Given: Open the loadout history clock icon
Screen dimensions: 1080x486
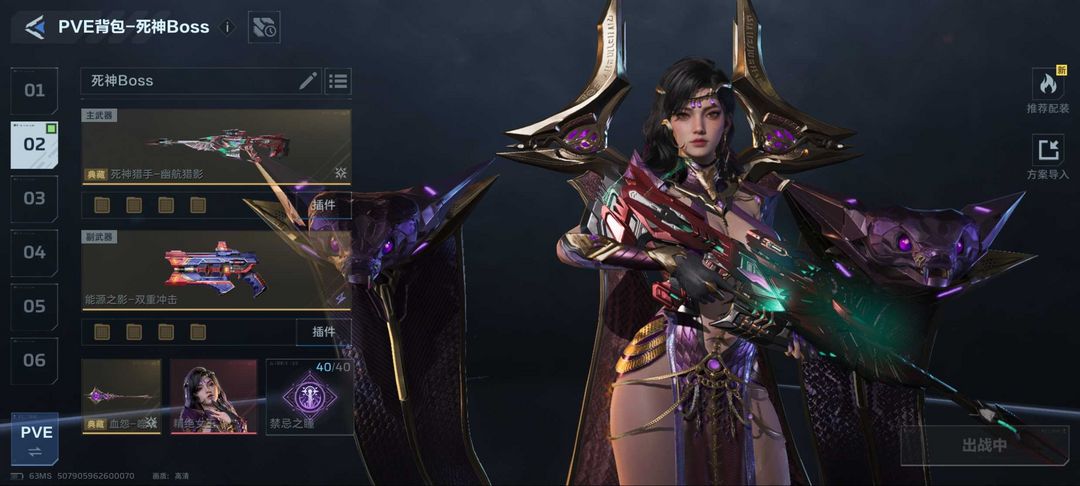Looking at the screenshot, I should [x=264, y=28].
